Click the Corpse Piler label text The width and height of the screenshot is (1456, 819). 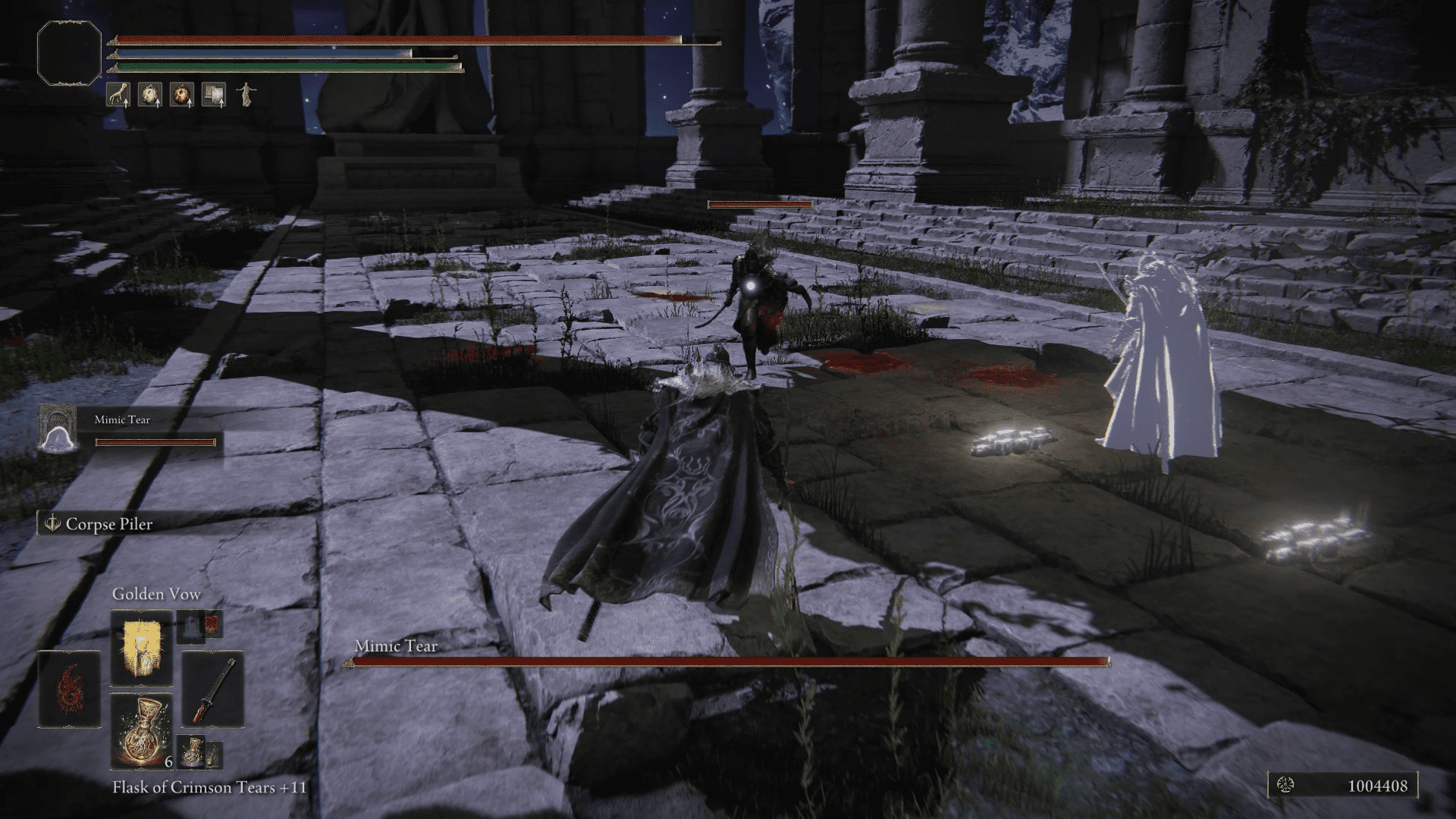tap(109, 523)
